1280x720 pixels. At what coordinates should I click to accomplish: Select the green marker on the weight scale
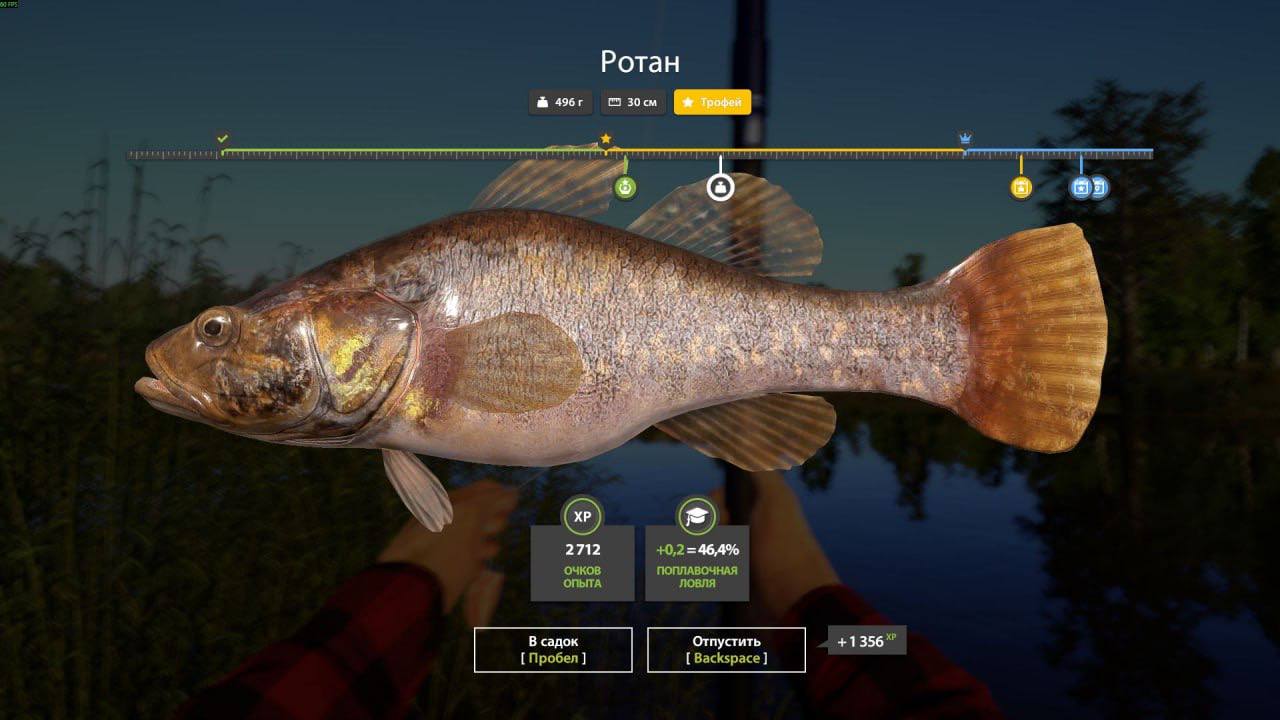click(x=625, y=187)
